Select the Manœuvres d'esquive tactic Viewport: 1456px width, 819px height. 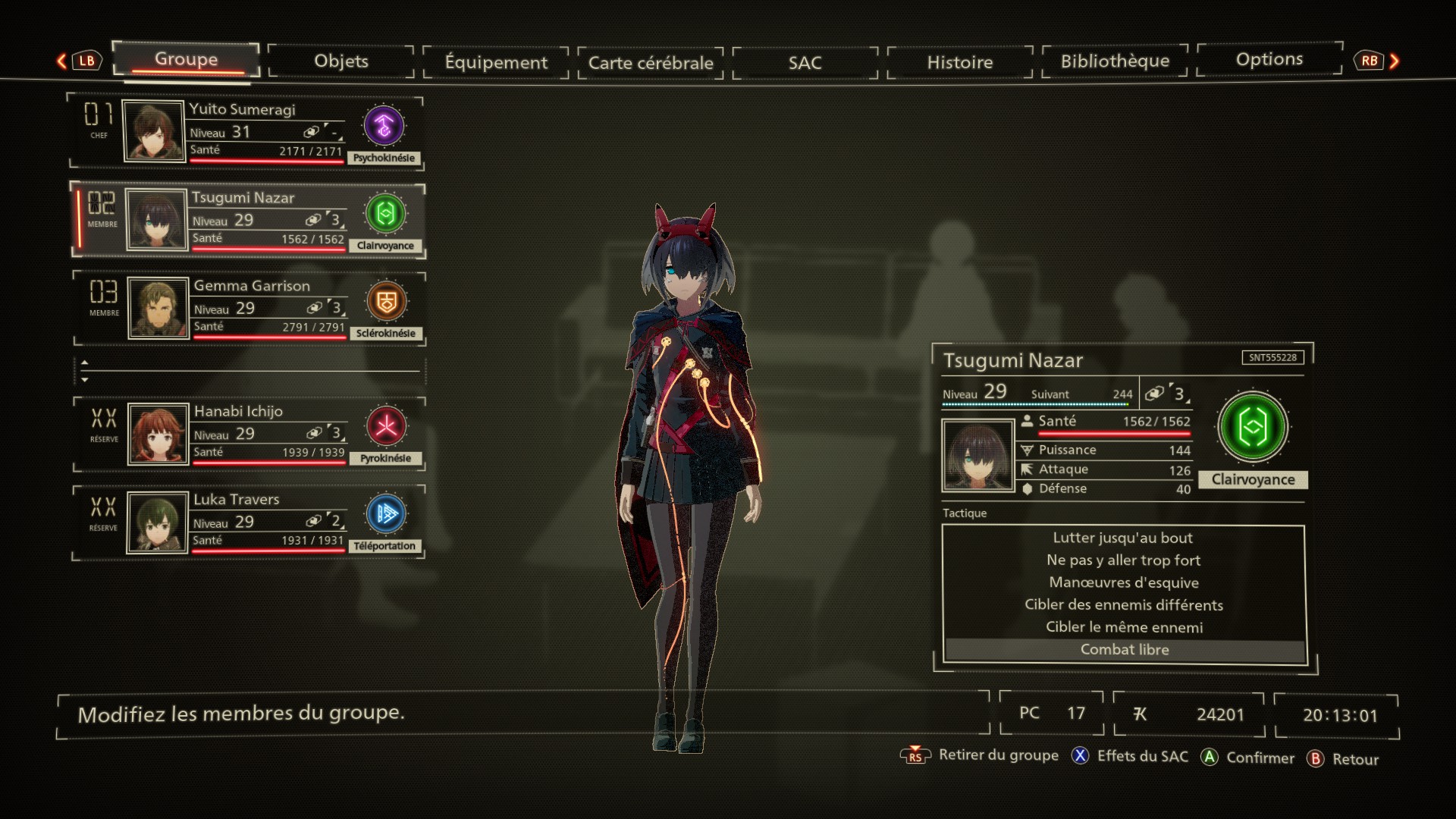(1123, 582)
